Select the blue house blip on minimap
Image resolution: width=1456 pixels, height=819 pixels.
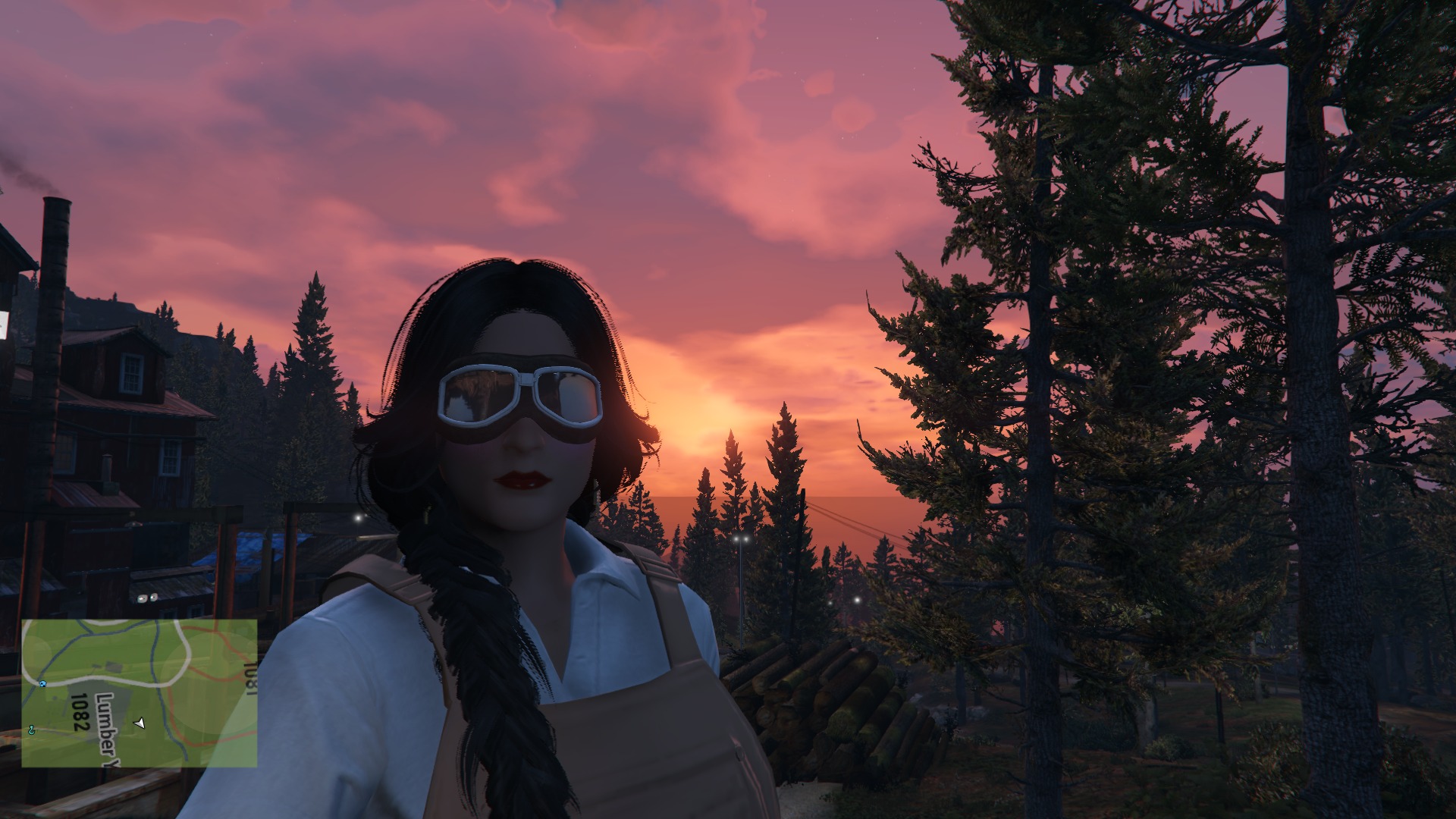click(44, 683)
